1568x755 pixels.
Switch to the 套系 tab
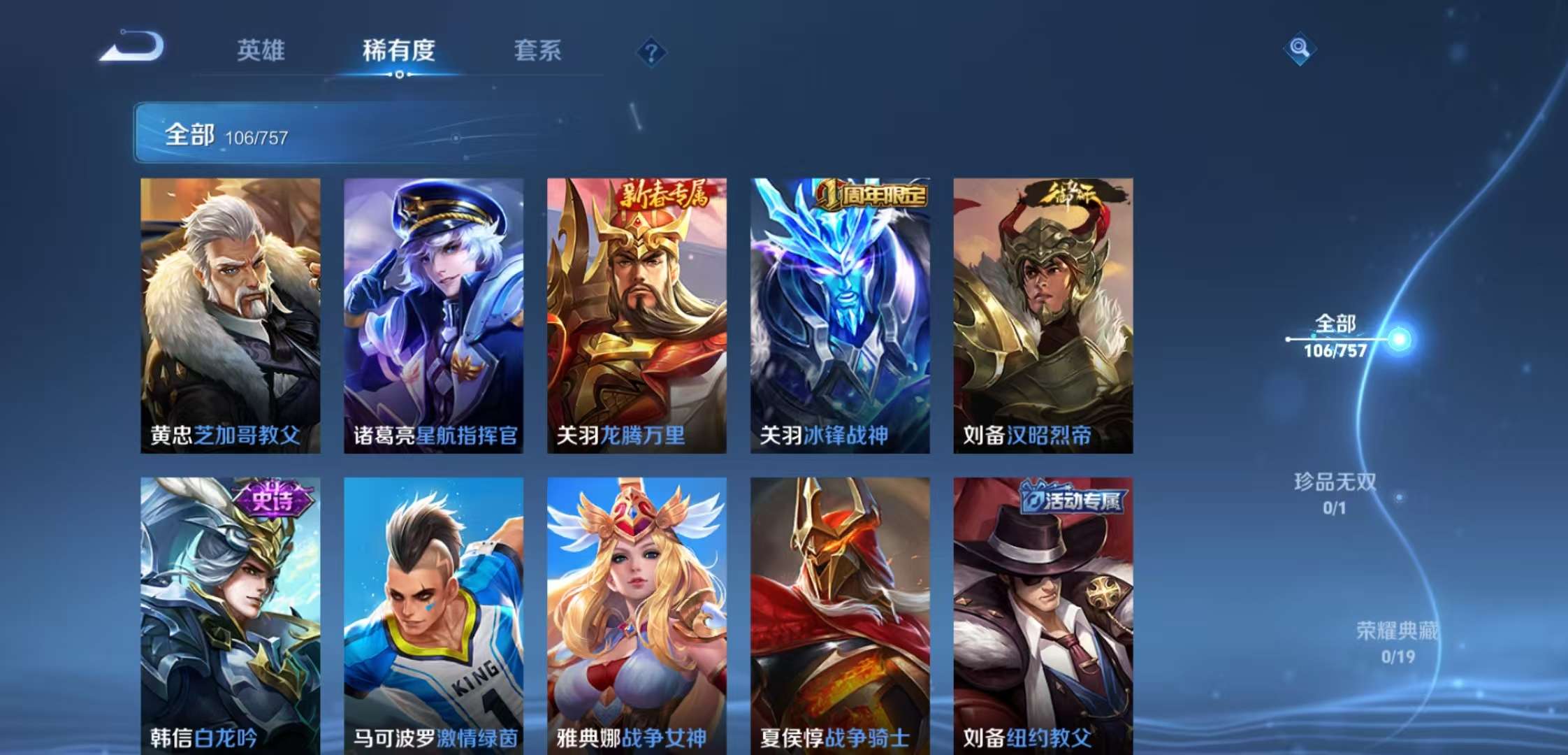(x=539, y=50)
